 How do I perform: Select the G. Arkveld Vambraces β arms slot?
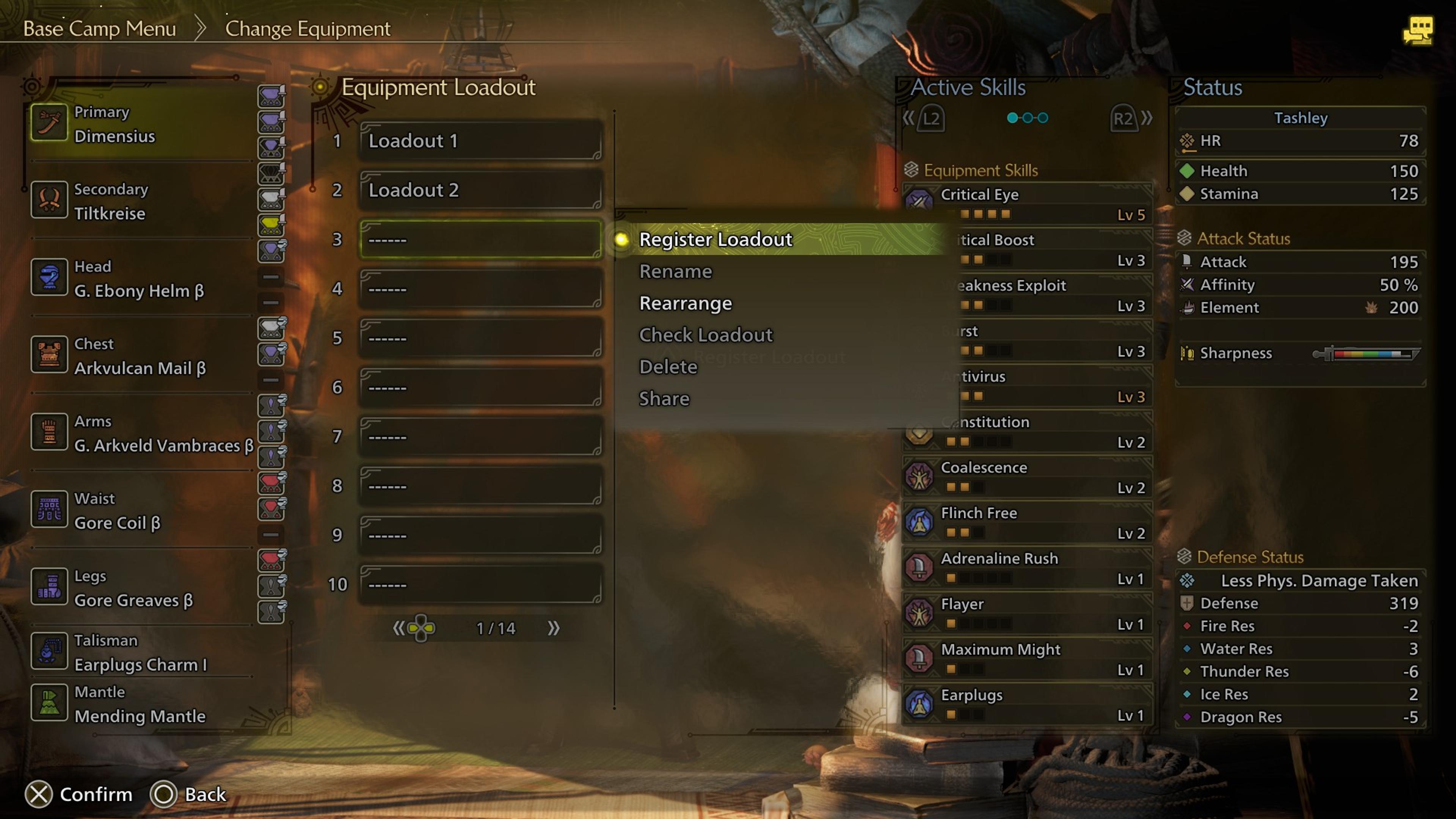(x=141, y=433)
